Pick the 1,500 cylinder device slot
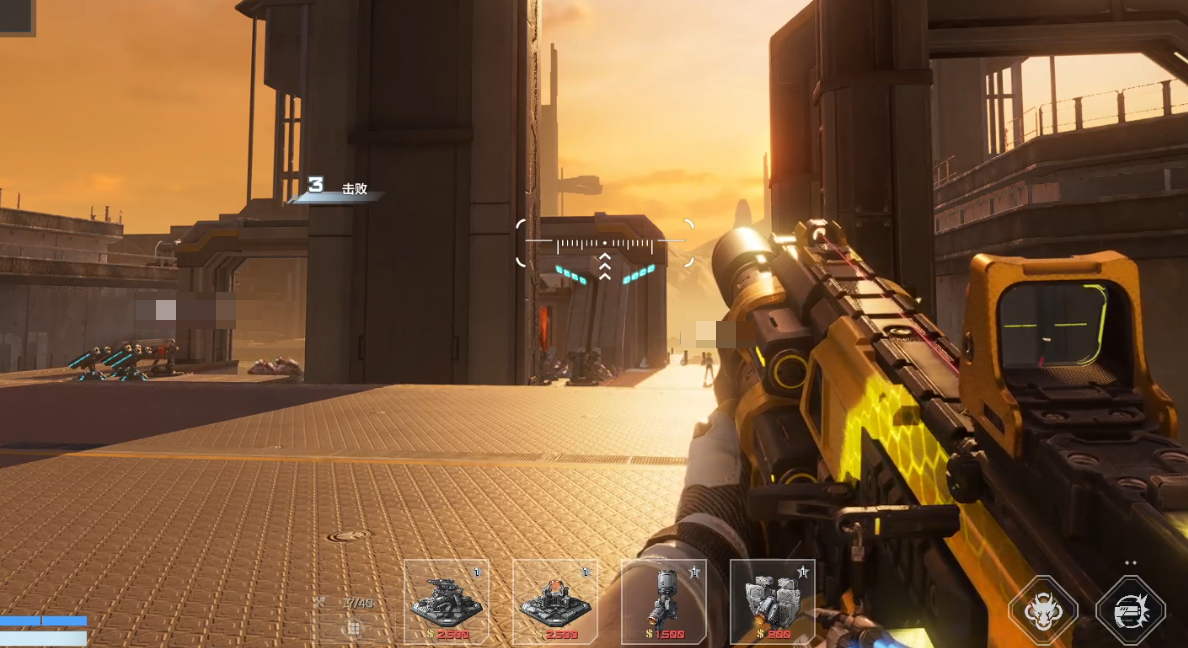Viewport: 1188px width, 648px height. (x=663, y=601)
